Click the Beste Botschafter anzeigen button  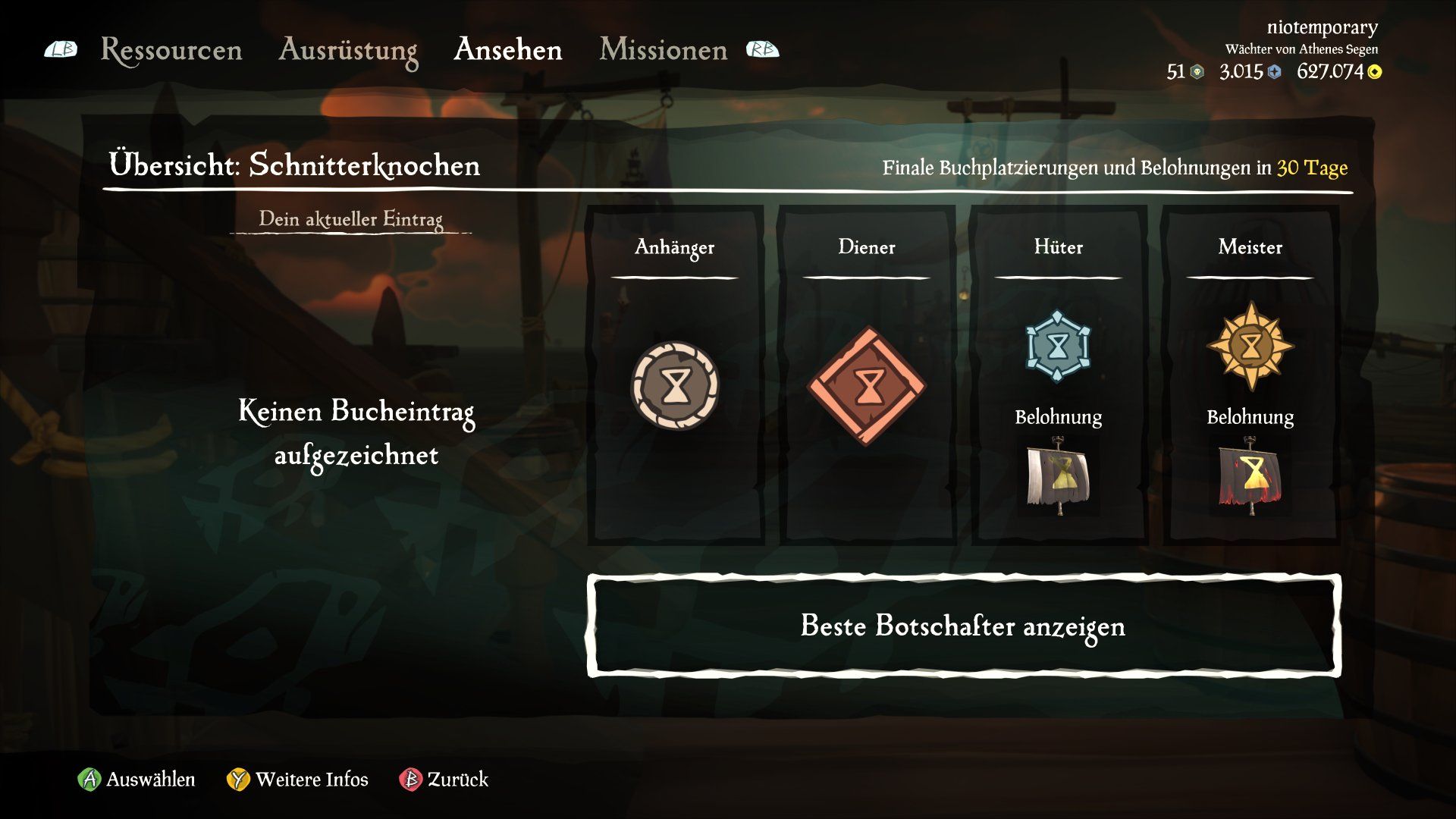963,626
